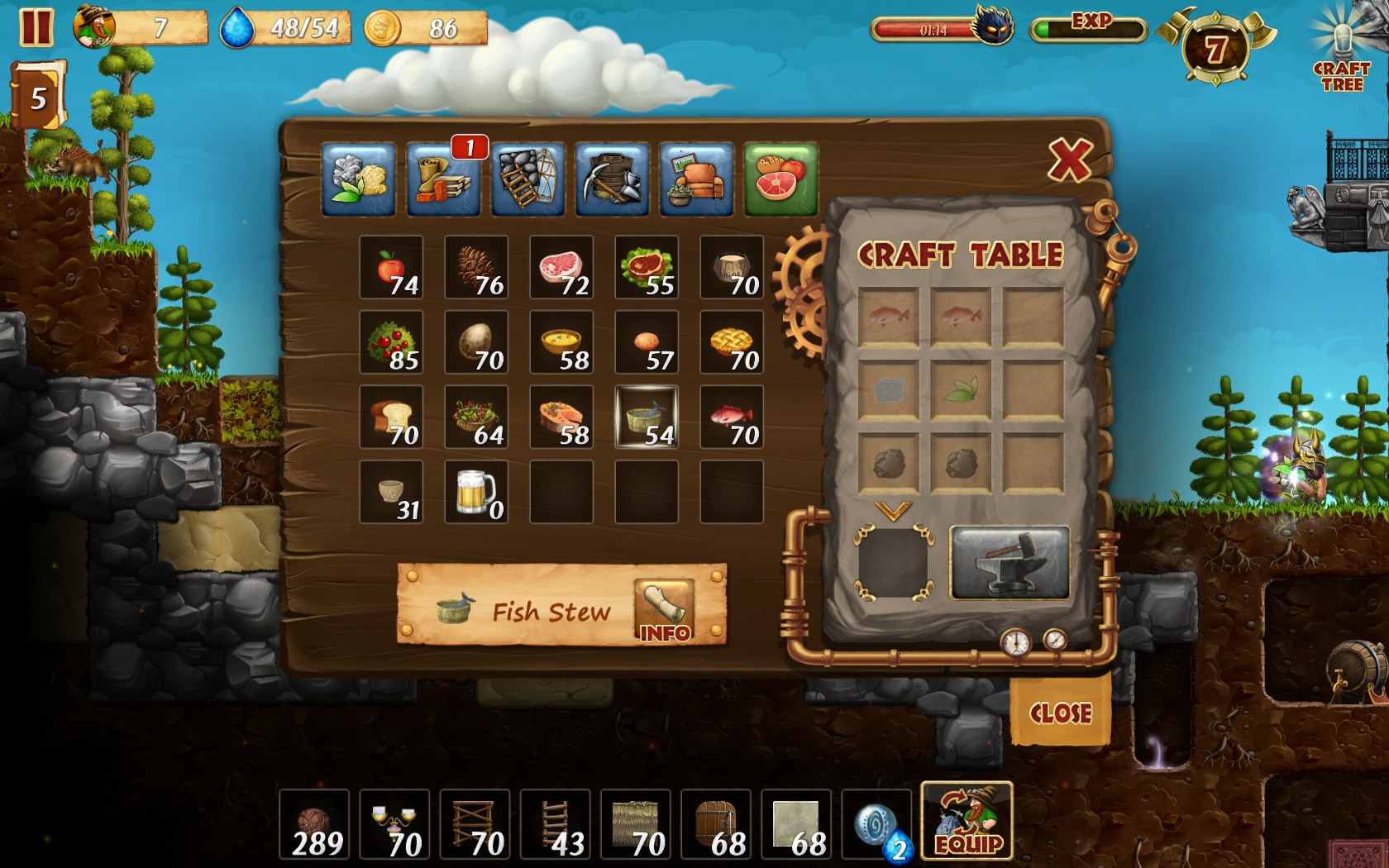This screenshot has width=1389, height=868.
Task: Pick the red fish item
Action: [732, 417]
